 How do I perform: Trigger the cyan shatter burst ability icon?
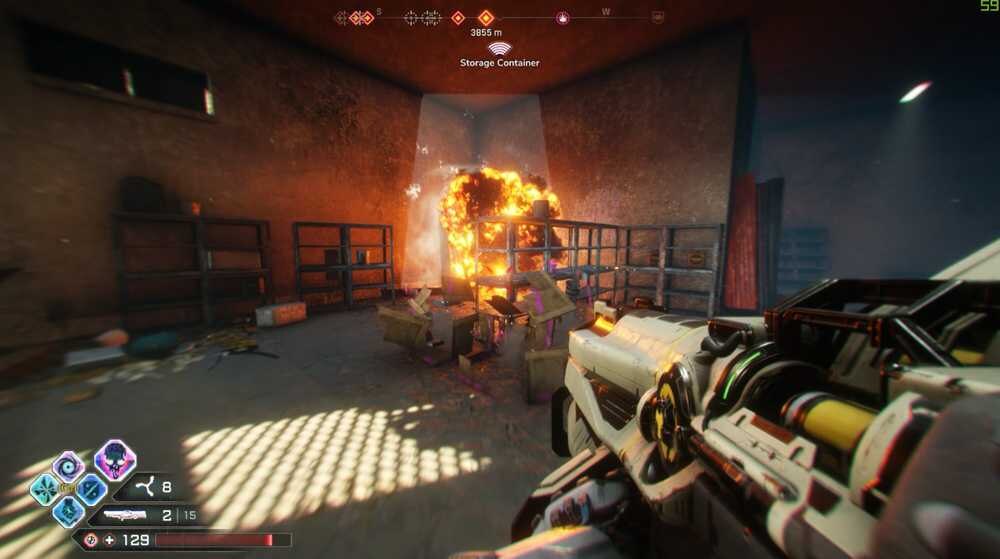45,489
